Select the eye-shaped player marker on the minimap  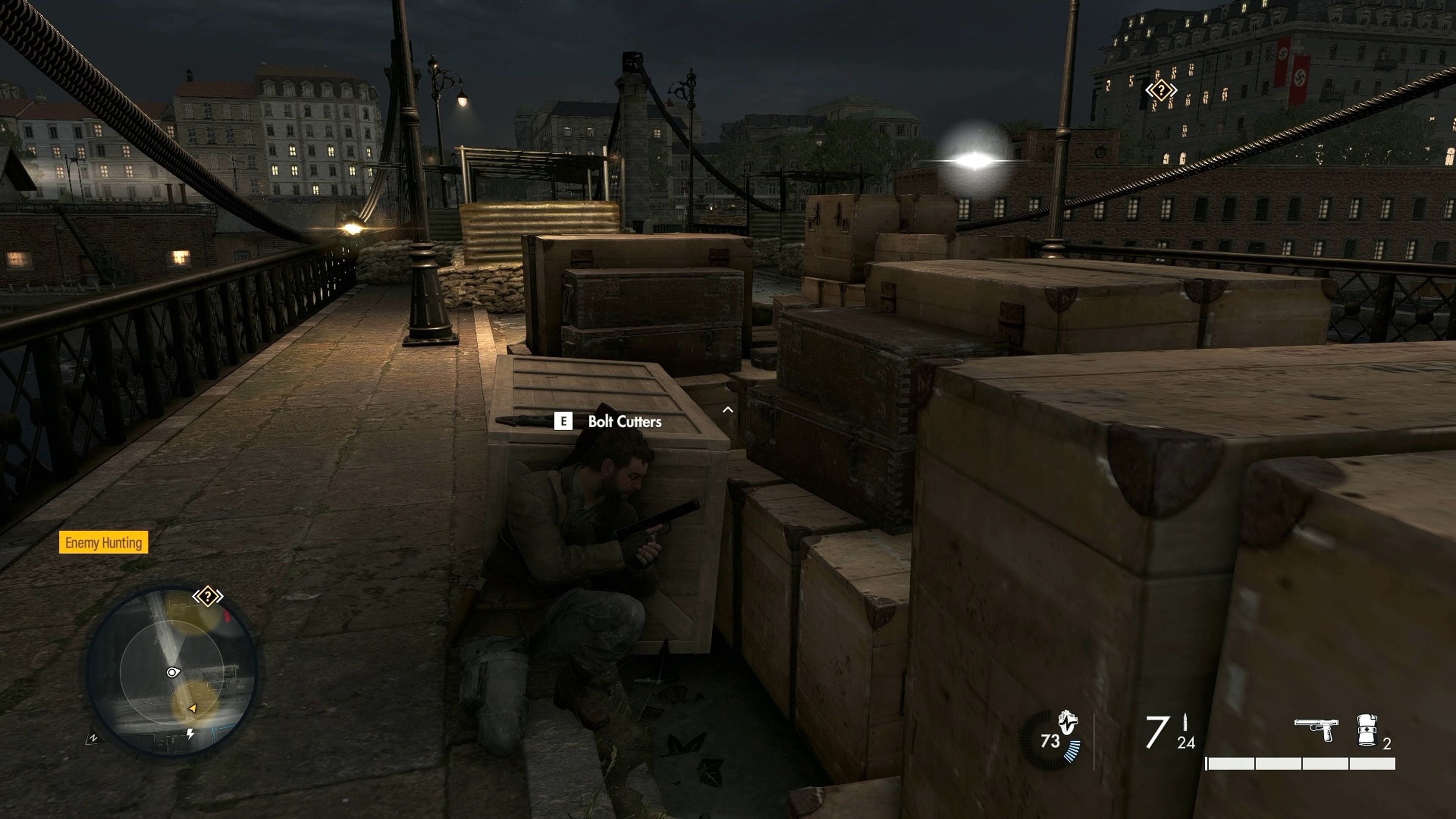click(174, 673)
